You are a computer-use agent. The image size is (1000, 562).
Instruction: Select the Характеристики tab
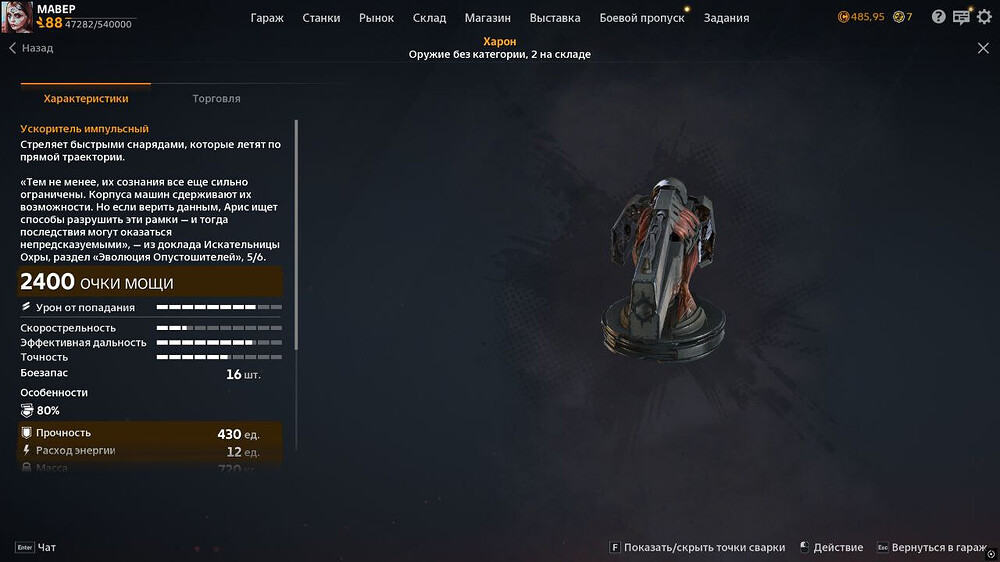86,99
